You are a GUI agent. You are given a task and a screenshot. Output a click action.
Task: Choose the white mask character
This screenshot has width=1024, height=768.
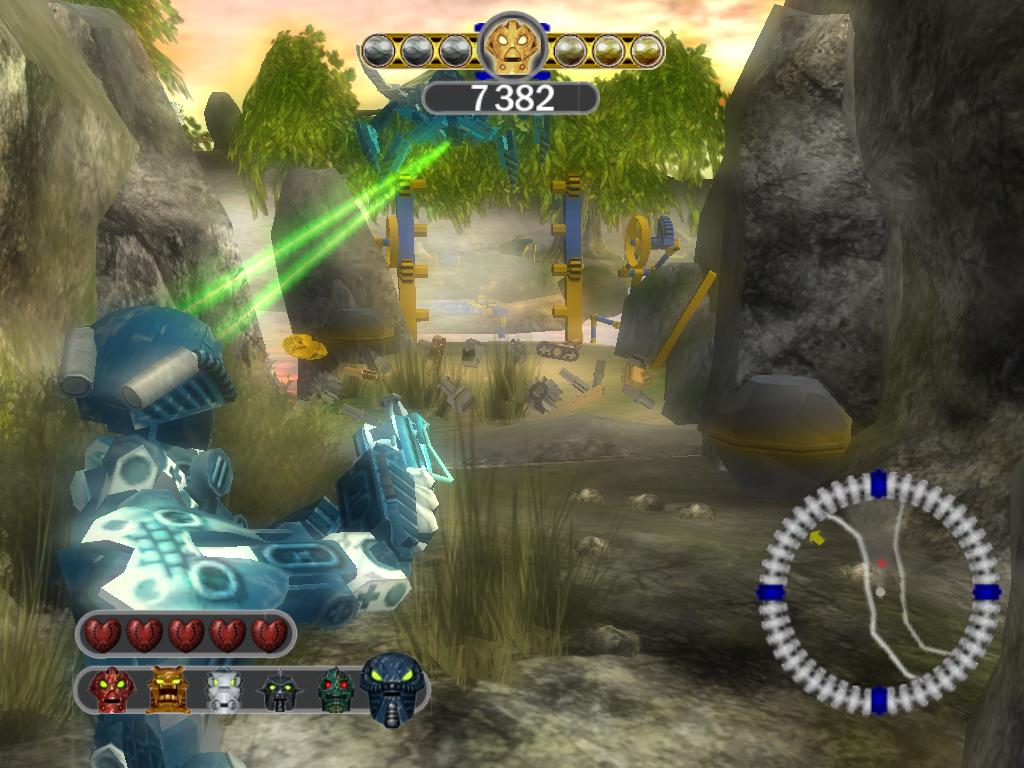(224, 690)
